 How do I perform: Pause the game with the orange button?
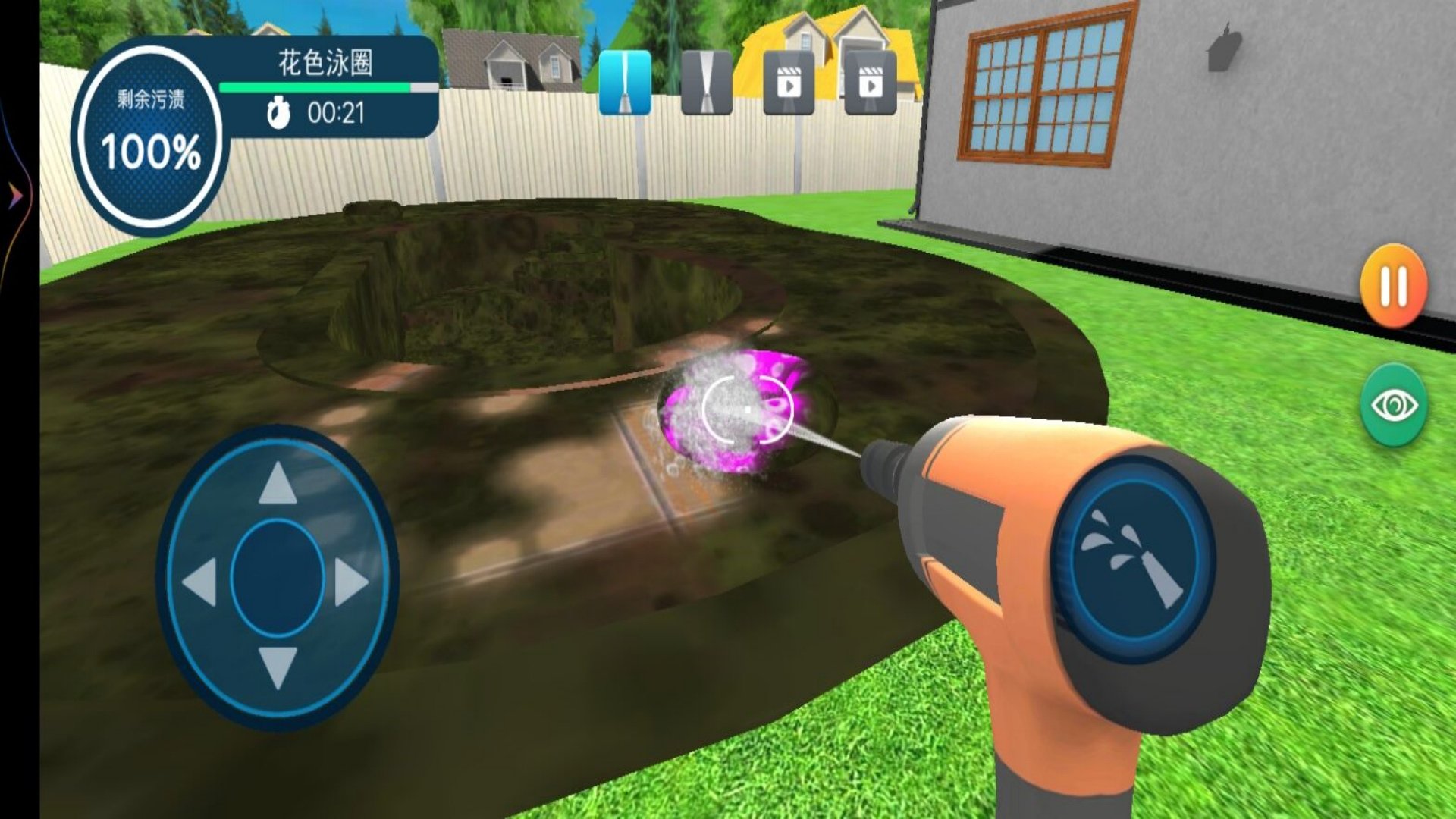[1394, 286]
